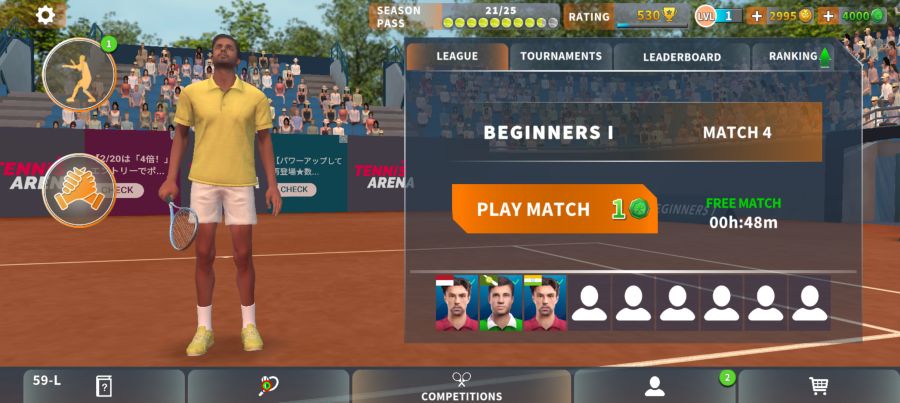
Task: Start the league with Play Match
Action: point(554,209)
